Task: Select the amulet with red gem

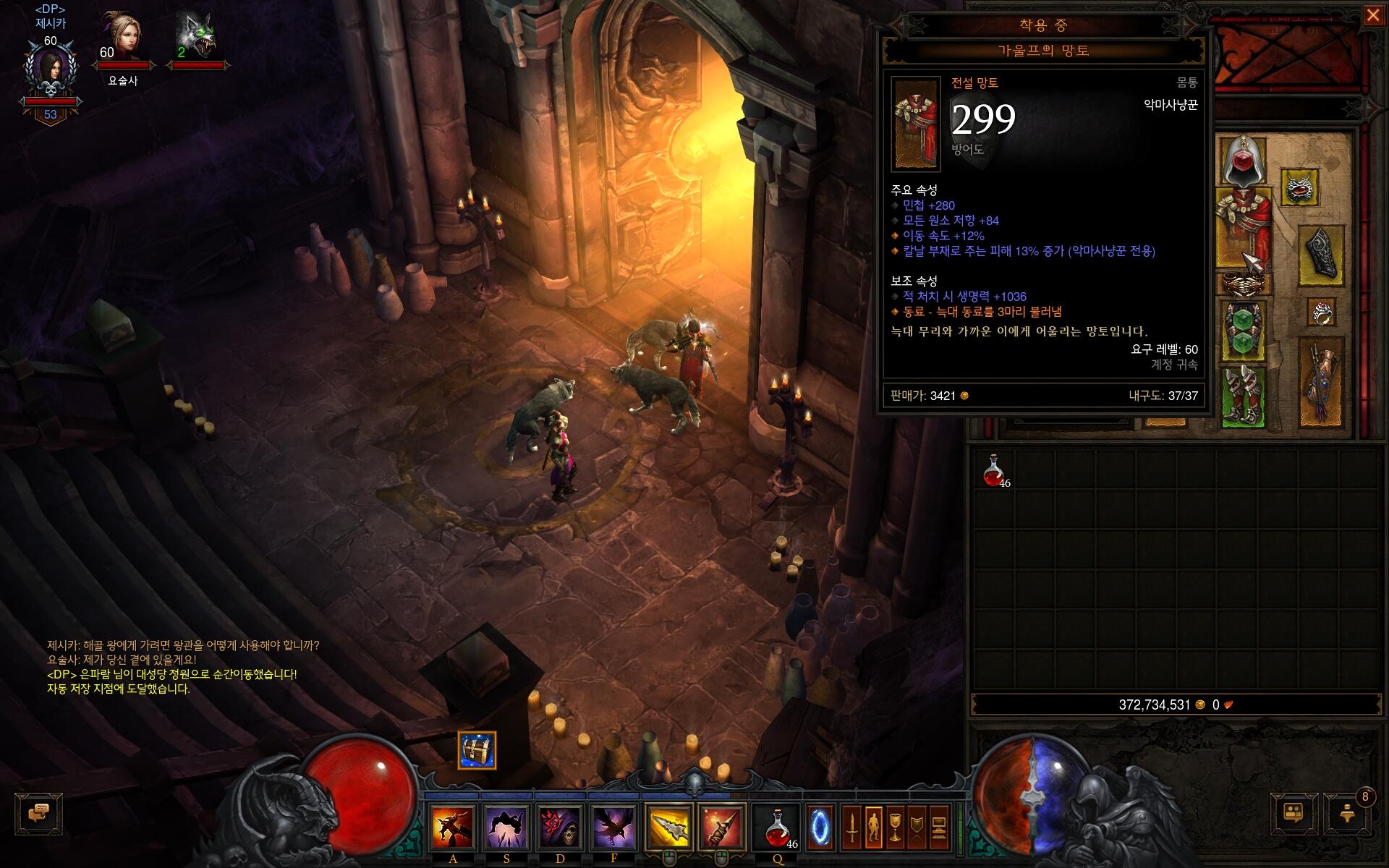Action: coord(1299,188)
